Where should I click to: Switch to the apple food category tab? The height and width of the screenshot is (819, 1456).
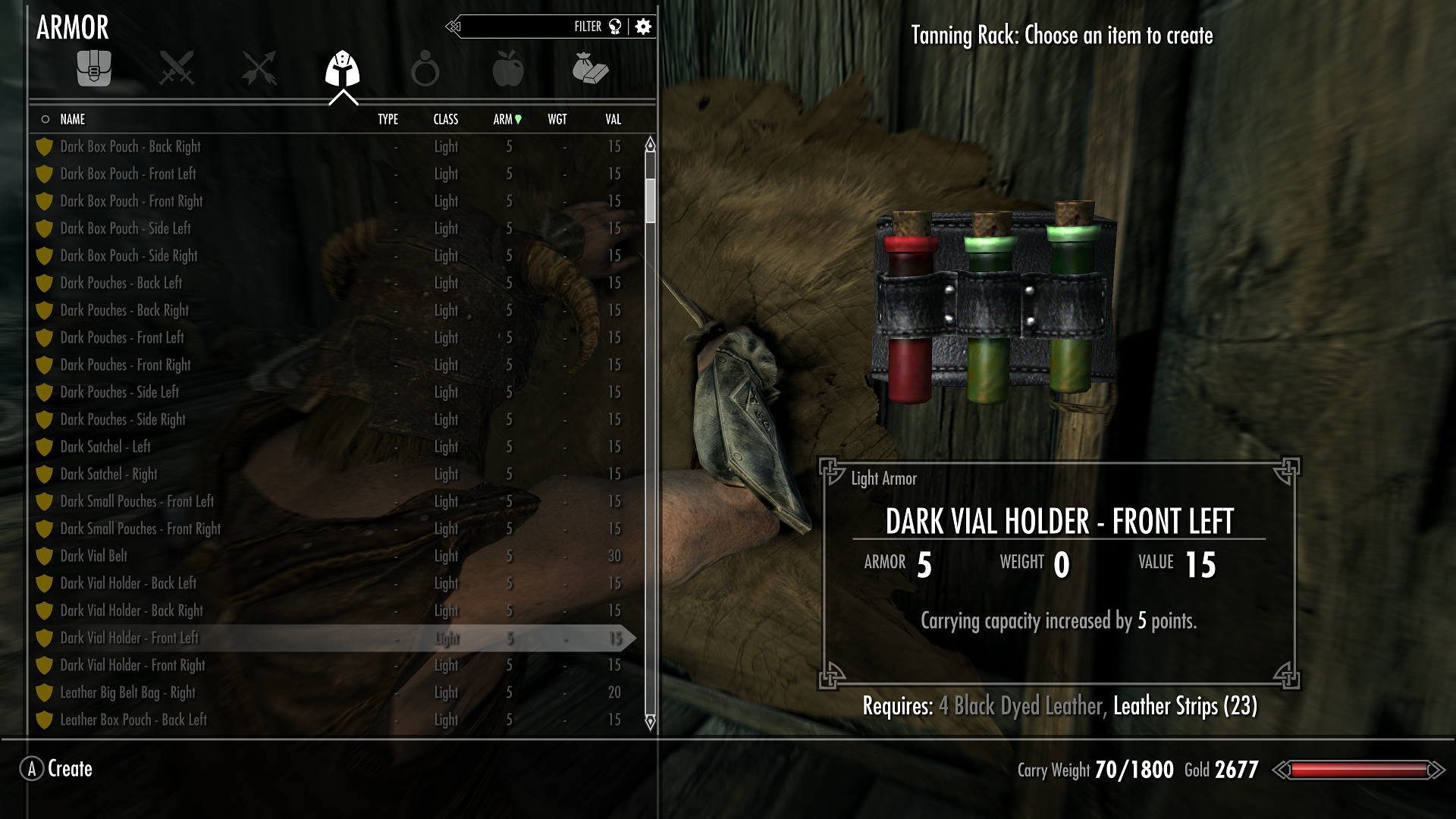507,70
